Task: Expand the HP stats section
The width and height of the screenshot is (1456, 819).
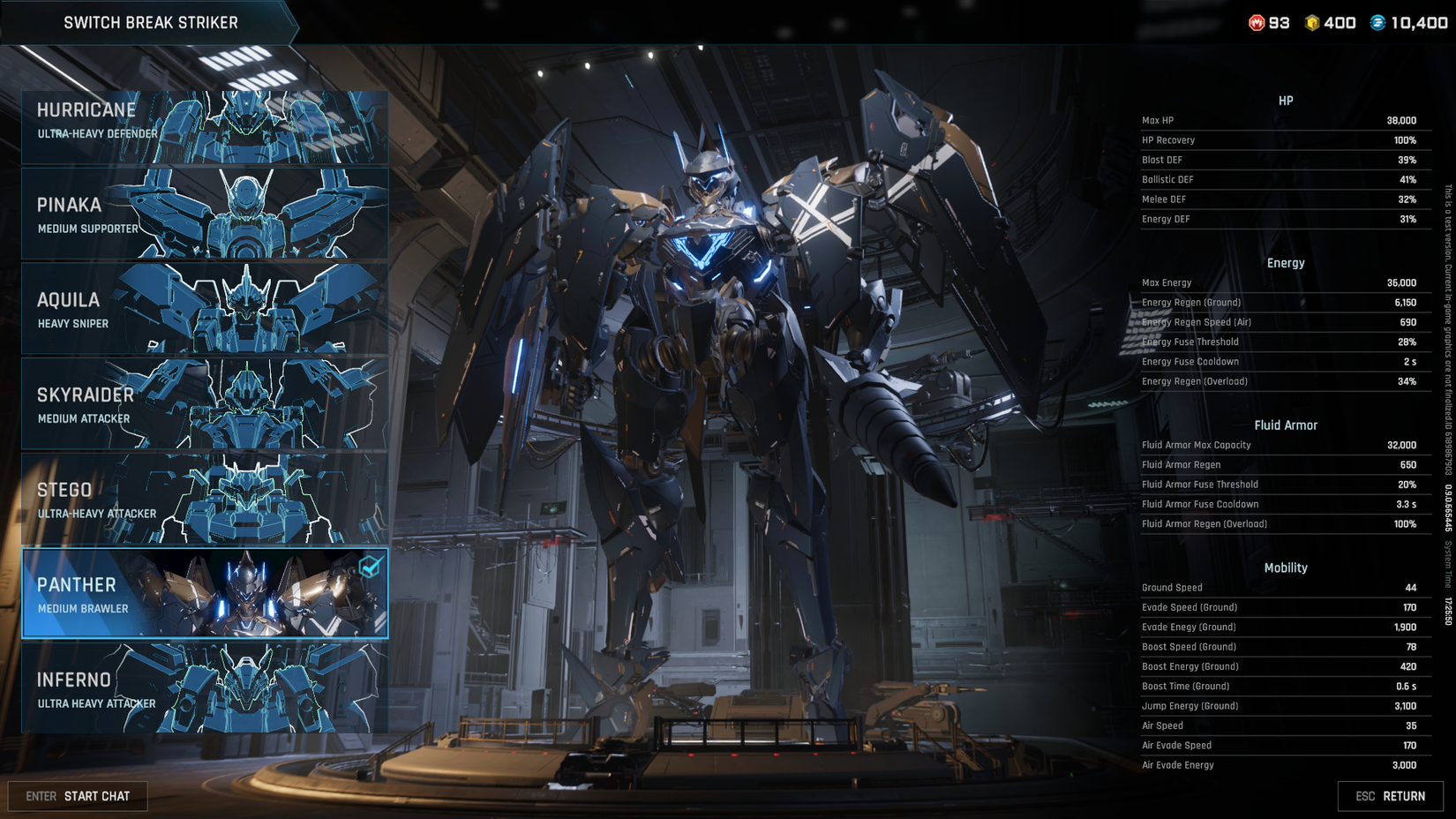Action: point(1285,101)
